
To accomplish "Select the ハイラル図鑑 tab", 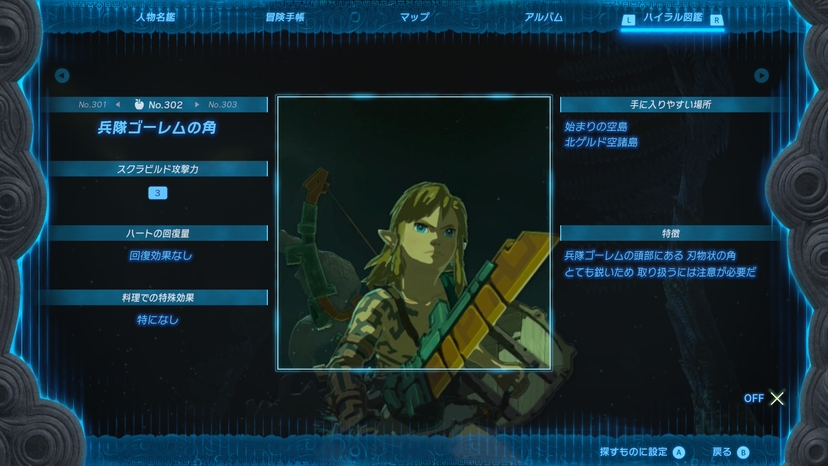I will pos(672,18).
